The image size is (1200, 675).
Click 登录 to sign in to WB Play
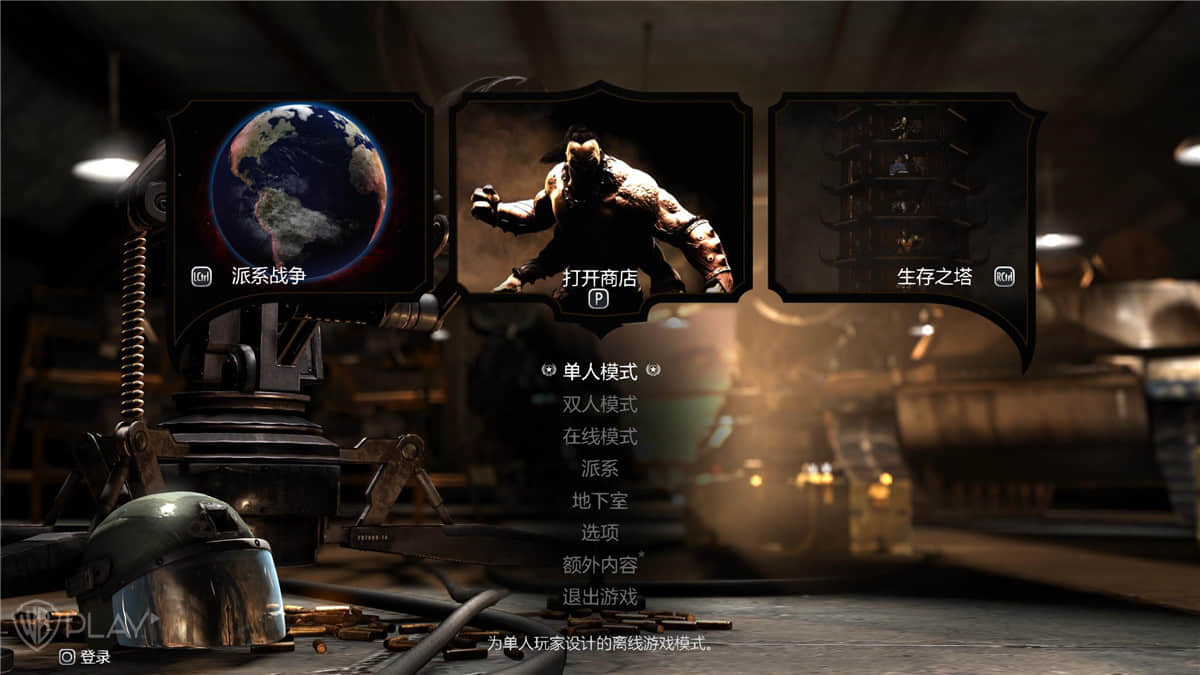[x=86, y=657]
